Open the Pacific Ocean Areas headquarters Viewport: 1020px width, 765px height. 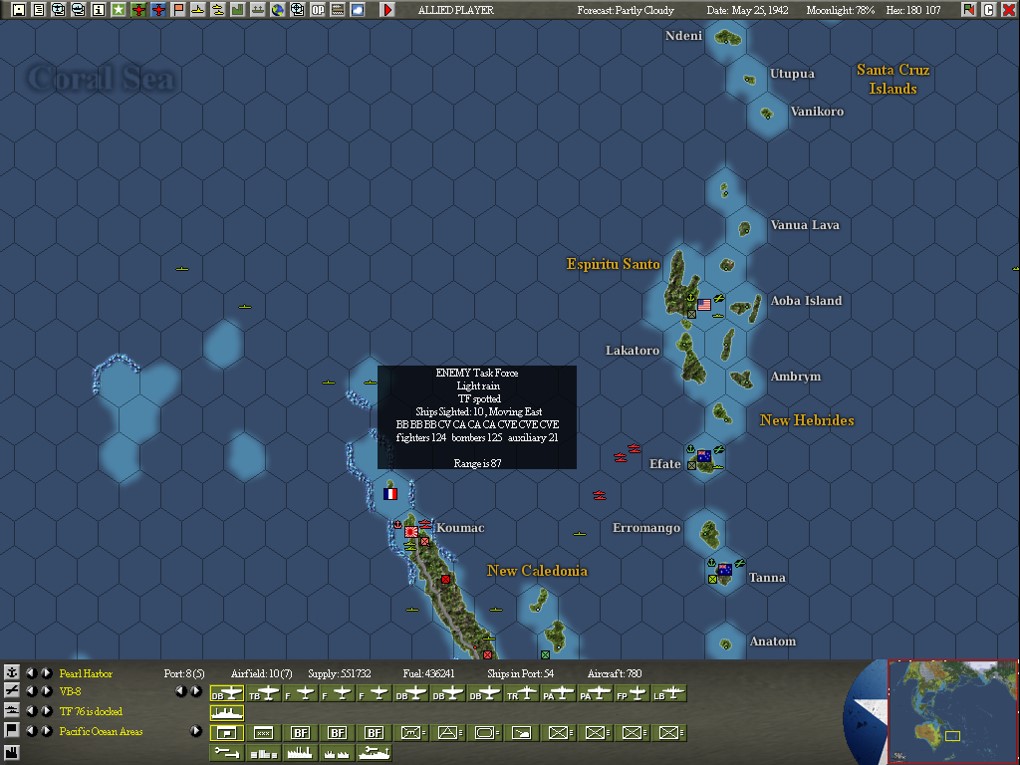coord(101,731)
